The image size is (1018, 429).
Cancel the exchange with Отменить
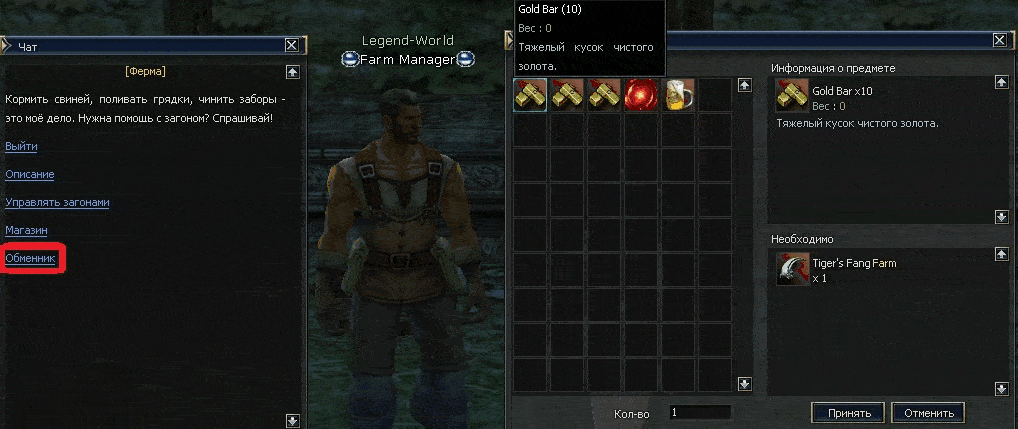(x=928, y=413)
